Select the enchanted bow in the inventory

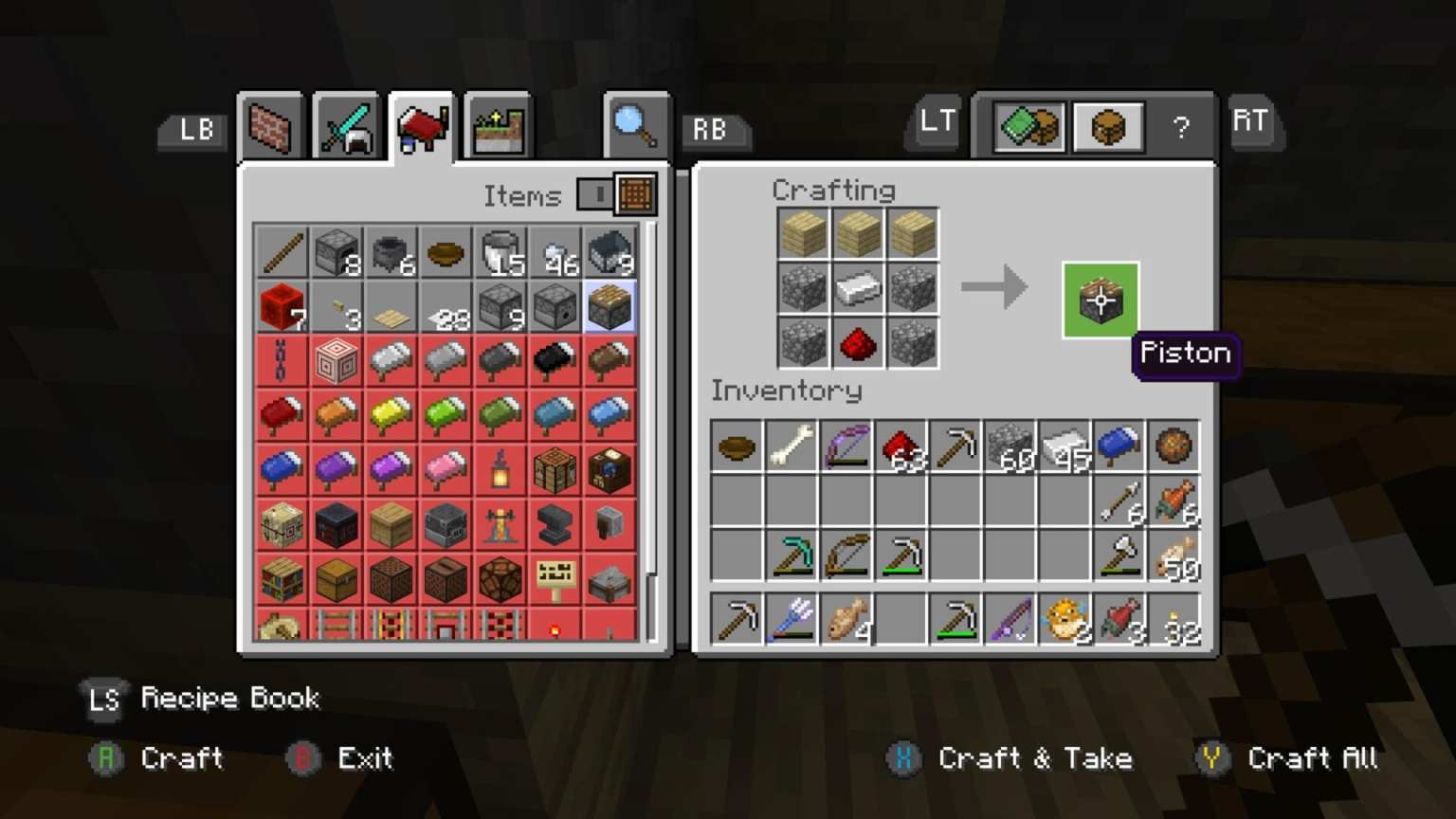pyautogui.click(x=846, y=446)
